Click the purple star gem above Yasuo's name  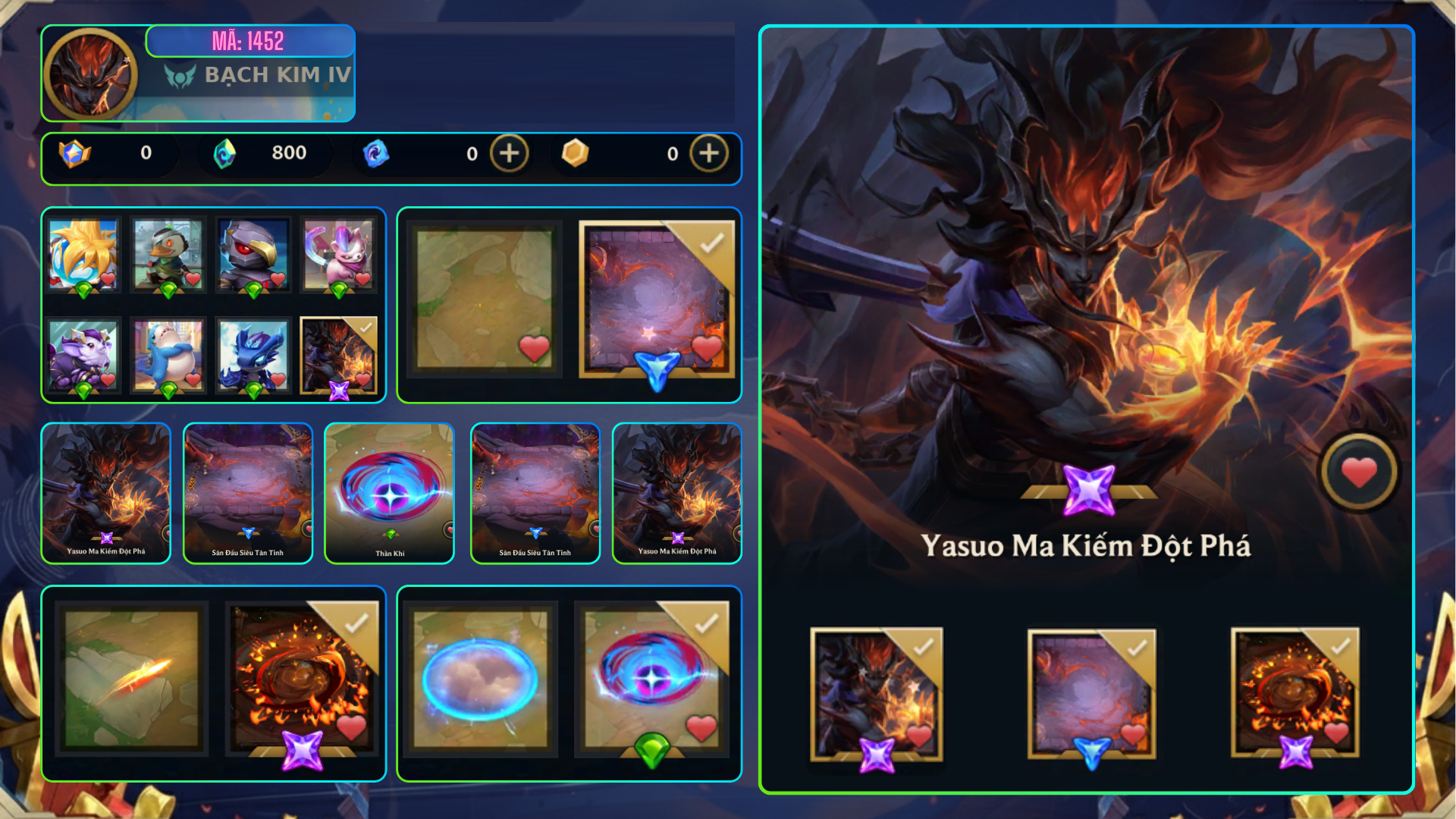click(1088, 489)
